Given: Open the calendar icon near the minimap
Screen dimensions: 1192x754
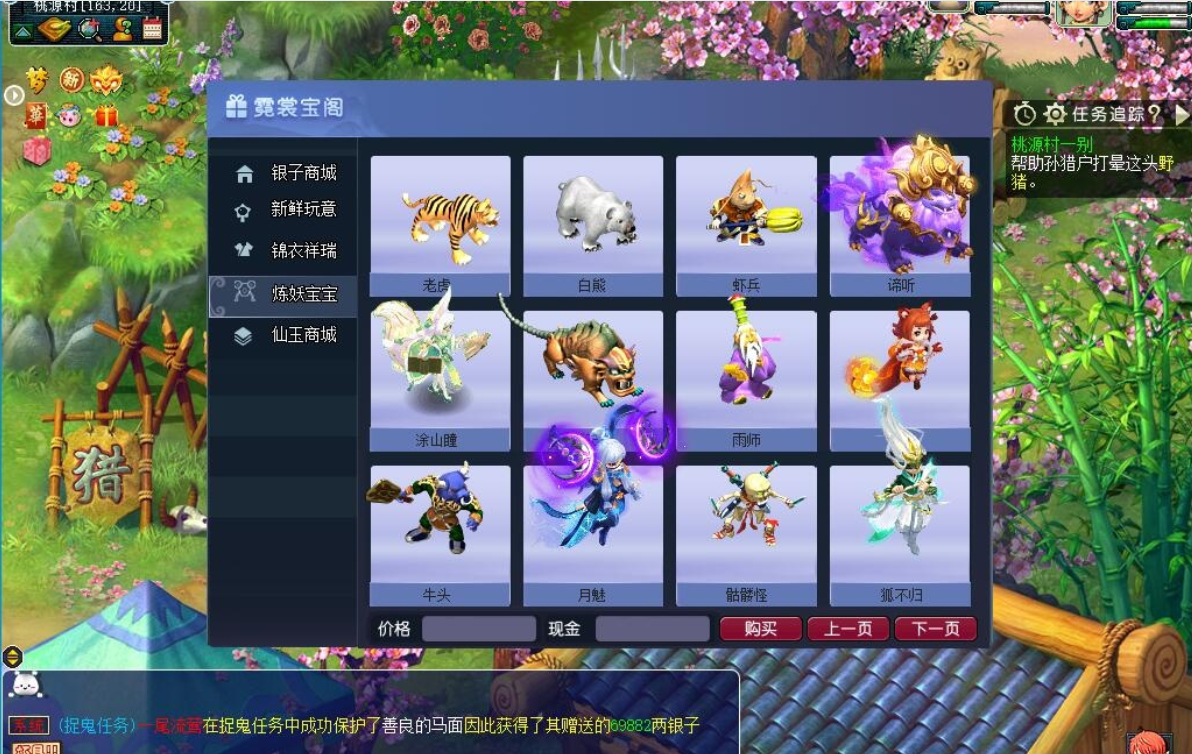Looking at the screenshot, I should pos(152,28).
